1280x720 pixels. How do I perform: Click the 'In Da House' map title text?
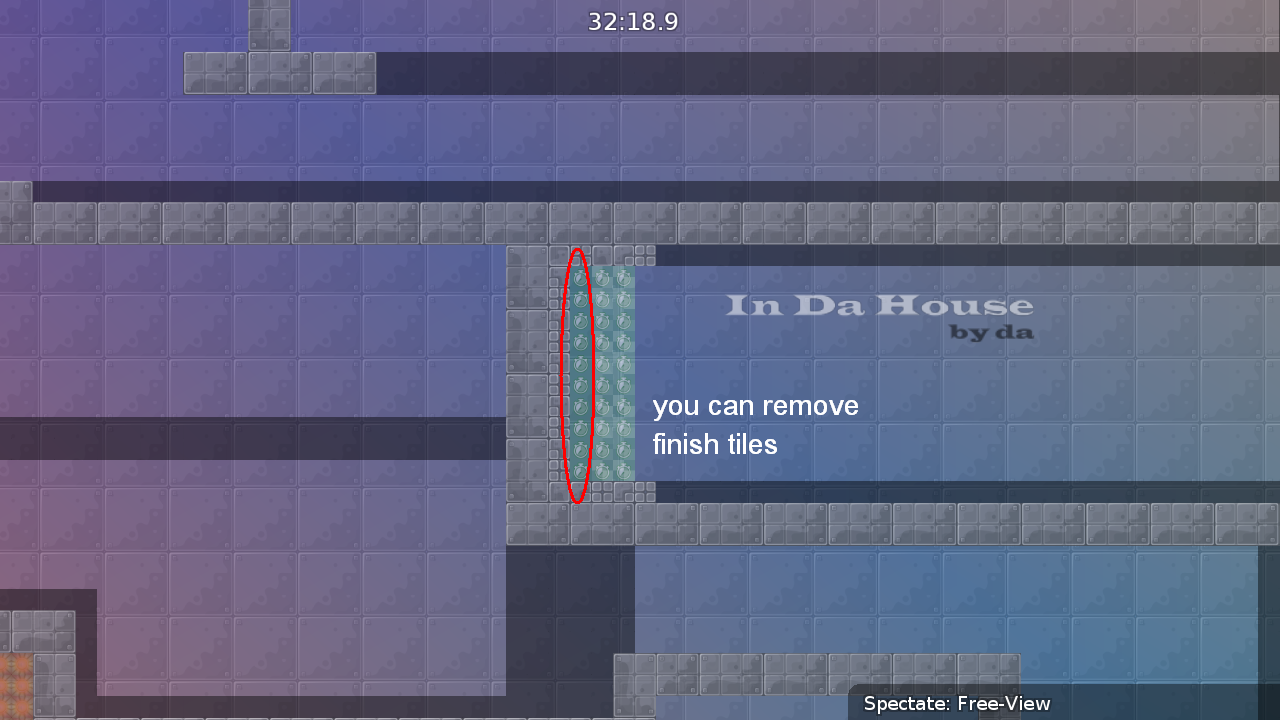(x=880, y=307)
